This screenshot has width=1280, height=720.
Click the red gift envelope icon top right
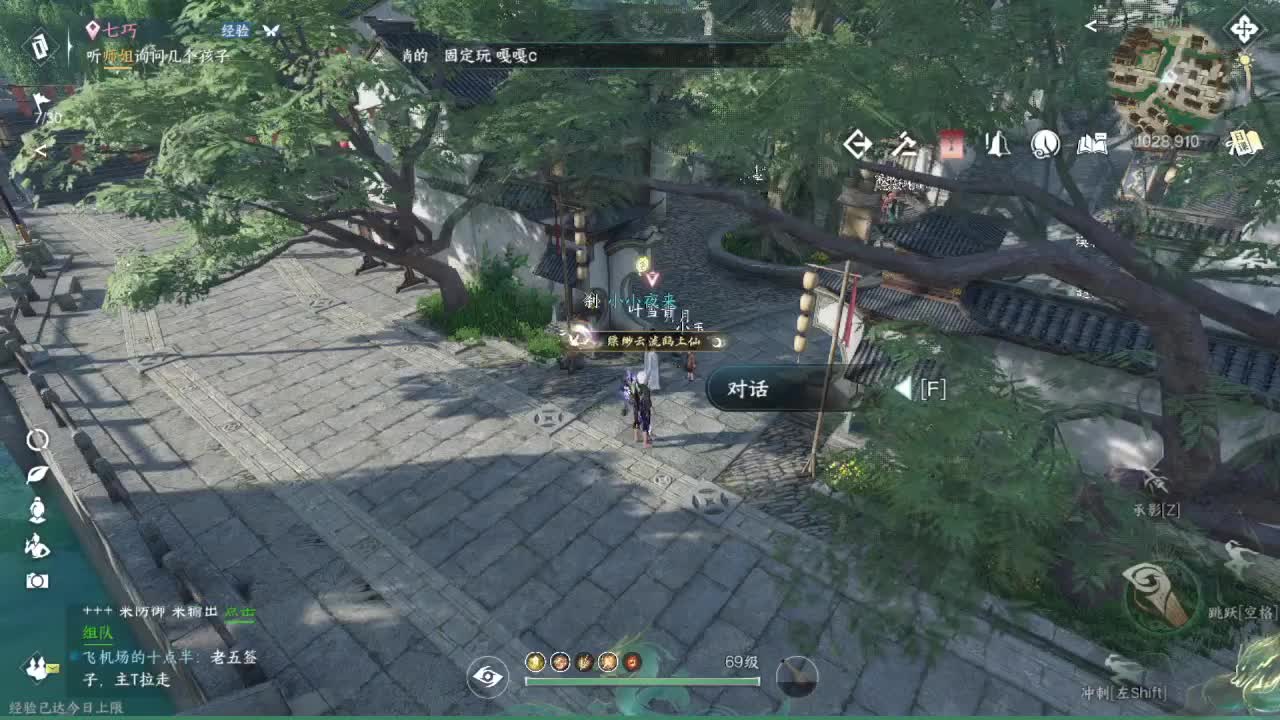[950, 145]
